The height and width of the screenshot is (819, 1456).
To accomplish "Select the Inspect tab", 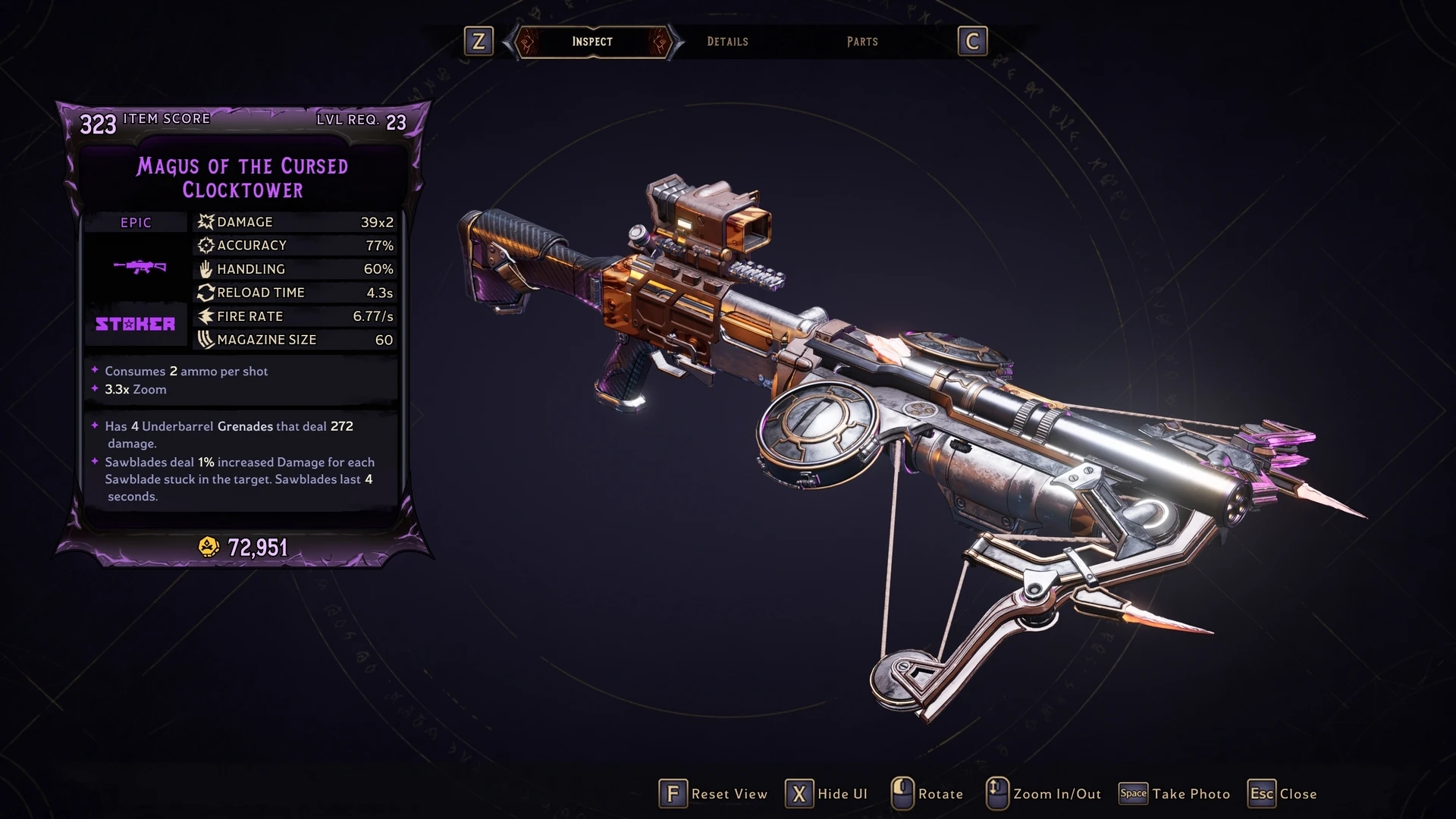I will point(592,42).
